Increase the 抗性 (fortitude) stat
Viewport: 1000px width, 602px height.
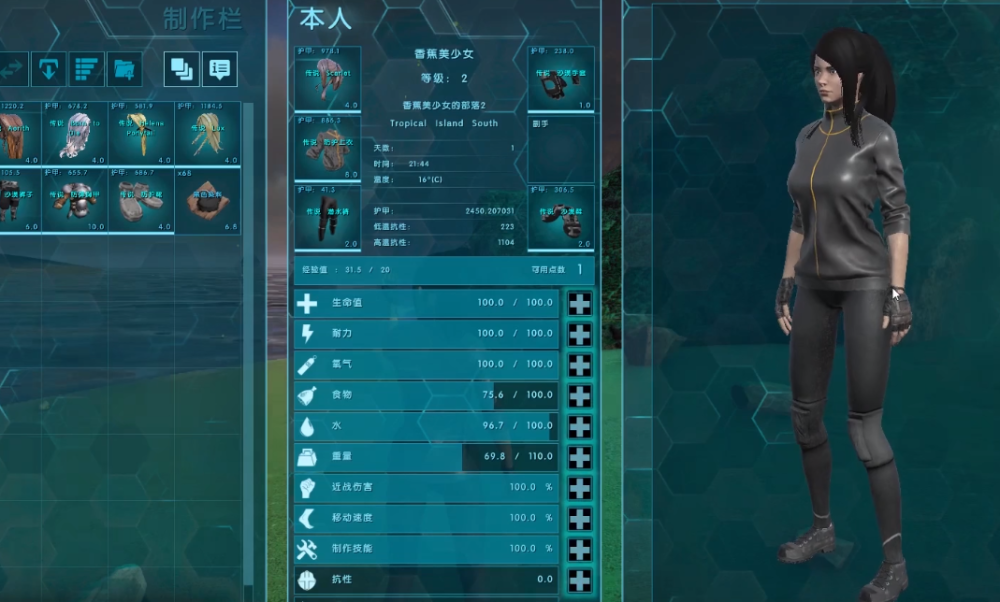pyautogui.click(x=579, y=581)
